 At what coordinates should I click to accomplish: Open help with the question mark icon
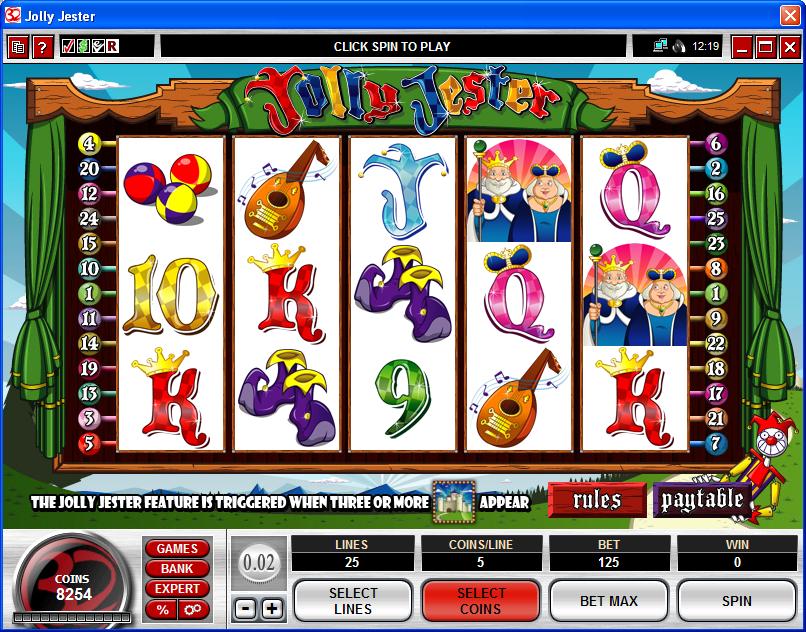42,46
